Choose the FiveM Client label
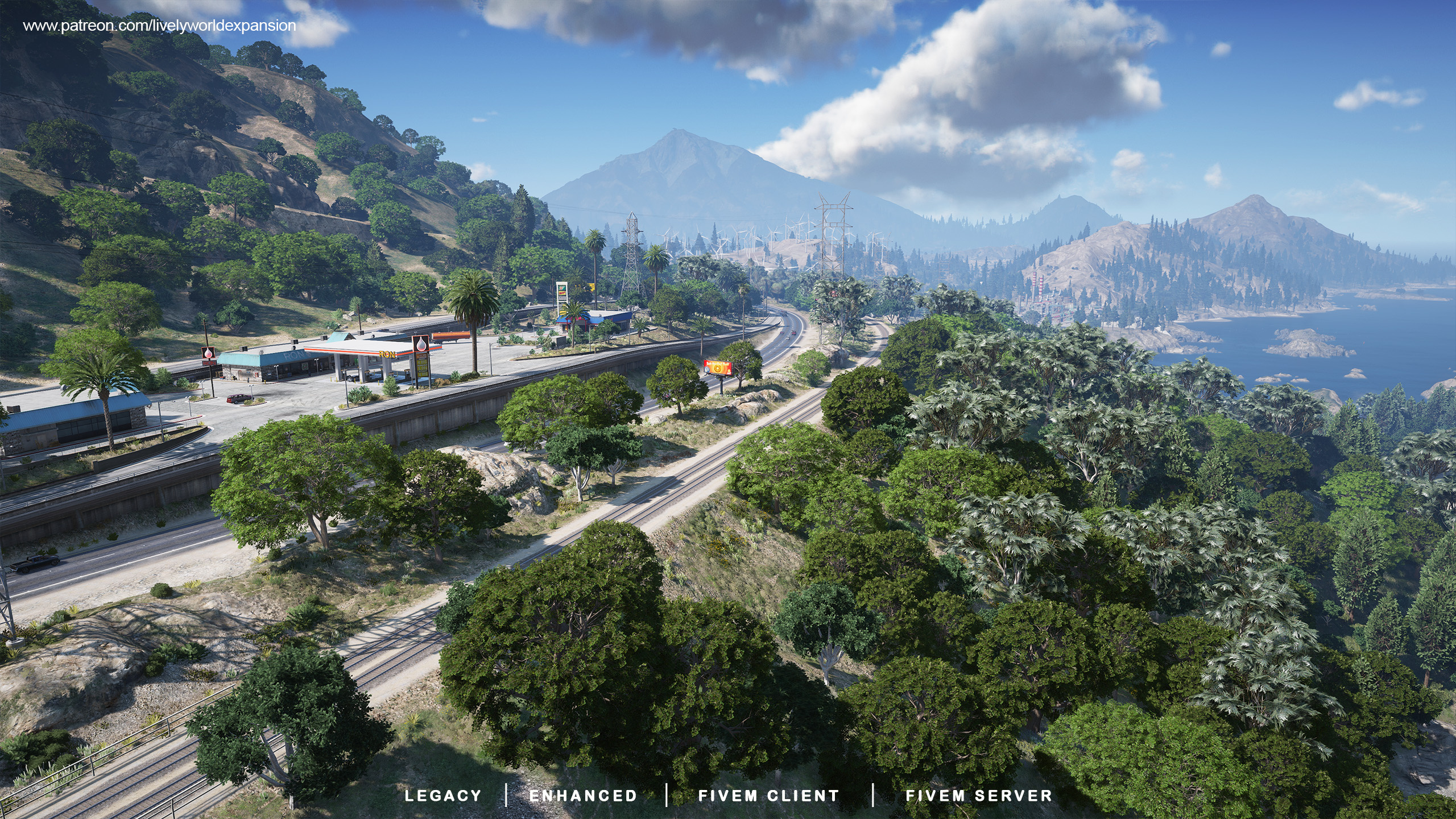The height and width of the screenshot is (819, 1456). 768,796
